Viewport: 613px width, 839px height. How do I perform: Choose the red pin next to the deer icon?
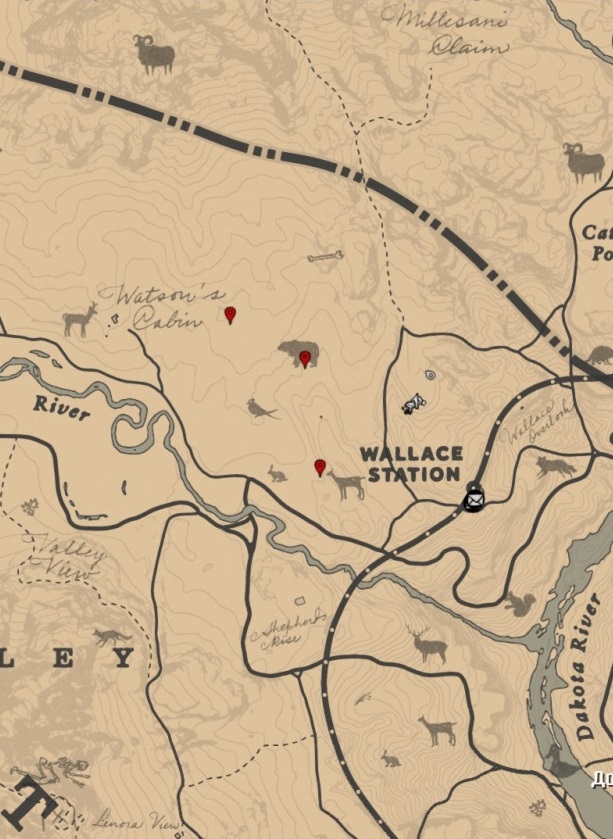coord(320,466)
